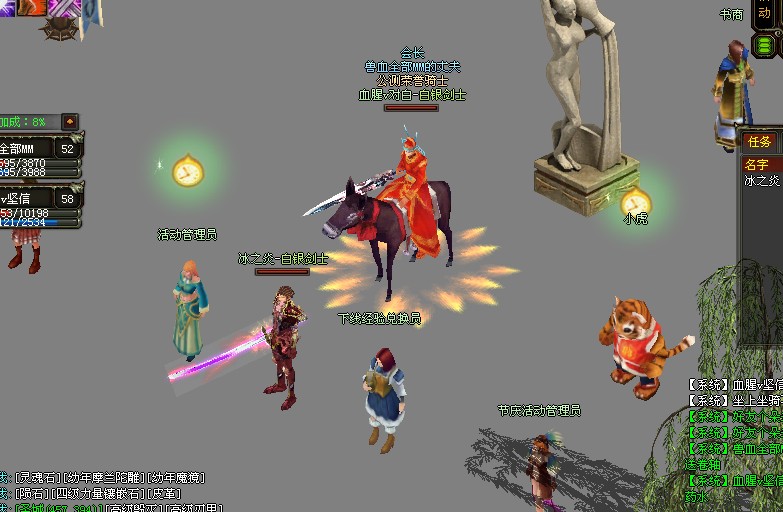Collapse the 加成 bonus bar arrow
The height and width of the screenshot is (512, 783).
(x=70, y=122)
